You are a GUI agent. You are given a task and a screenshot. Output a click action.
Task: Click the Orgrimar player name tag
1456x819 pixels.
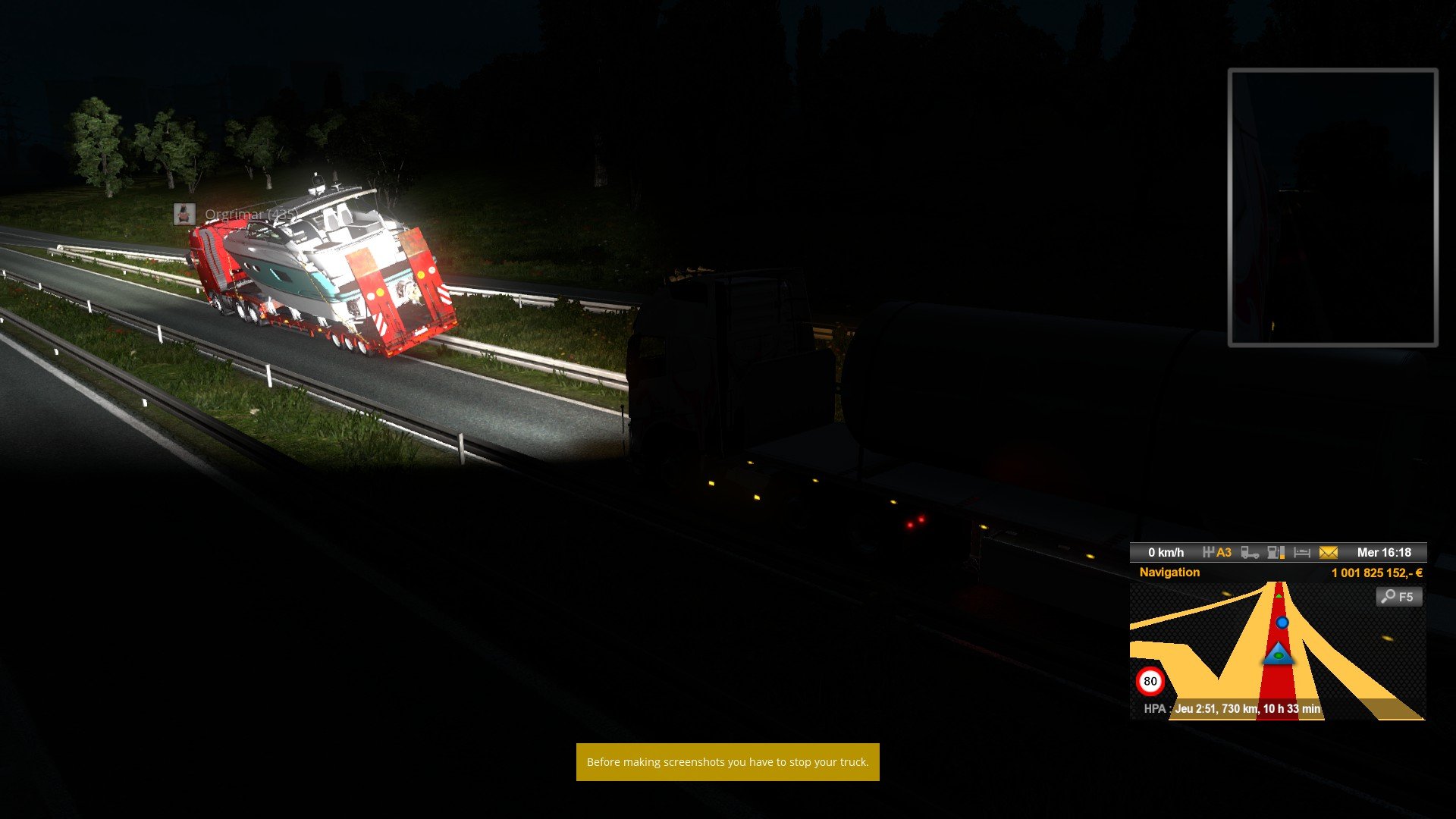[x=250, y=215]
